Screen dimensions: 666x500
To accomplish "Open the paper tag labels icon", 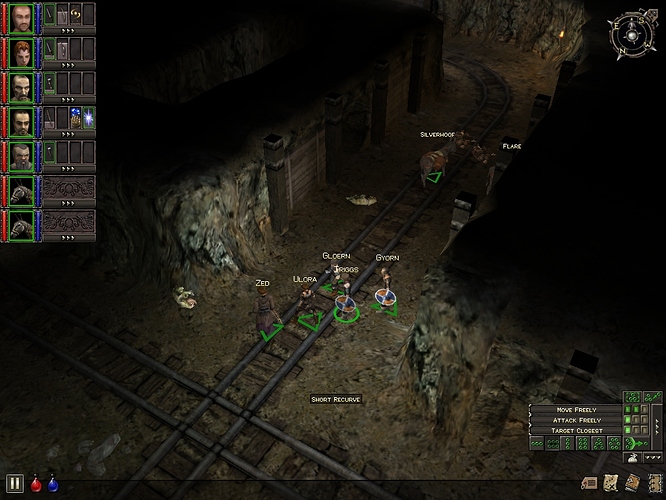I will point(589,484).
